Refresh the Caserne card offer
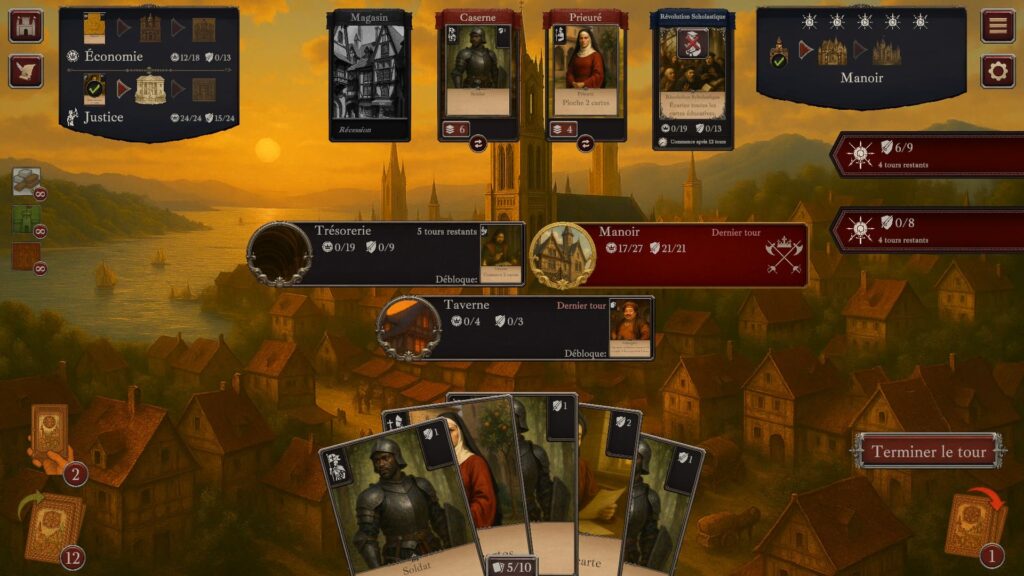The height and width of the screenshot is (576, 1024). point(477,143)
